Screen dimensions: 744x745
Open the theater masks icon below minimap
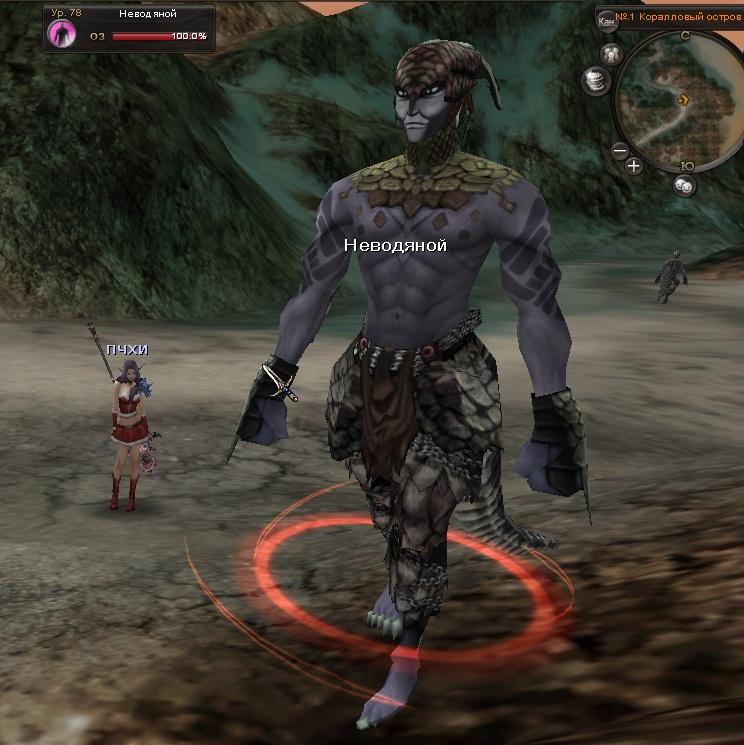pyautogui.click(x=684, y=184)
